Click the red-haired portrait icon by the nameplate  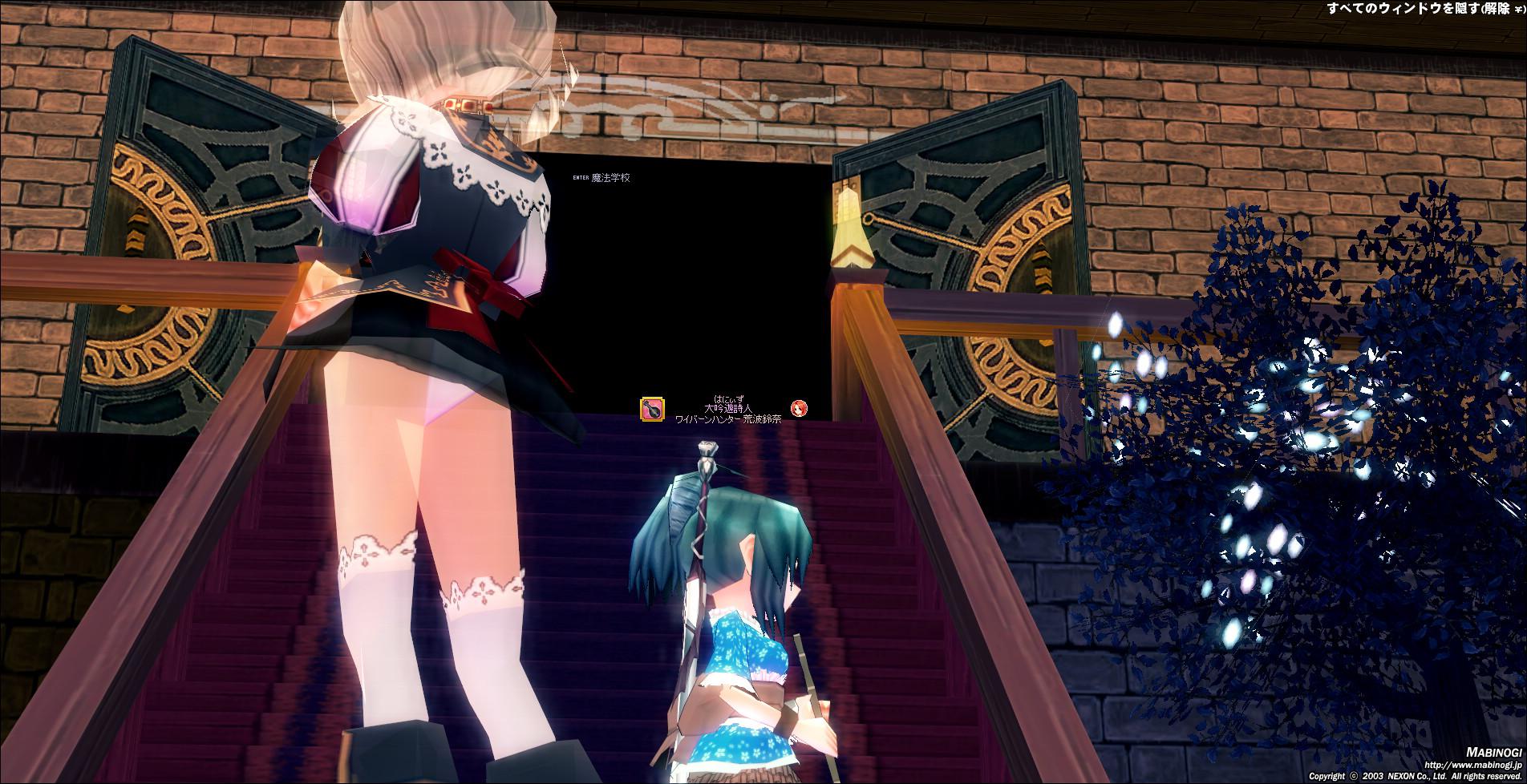(799, 409)
